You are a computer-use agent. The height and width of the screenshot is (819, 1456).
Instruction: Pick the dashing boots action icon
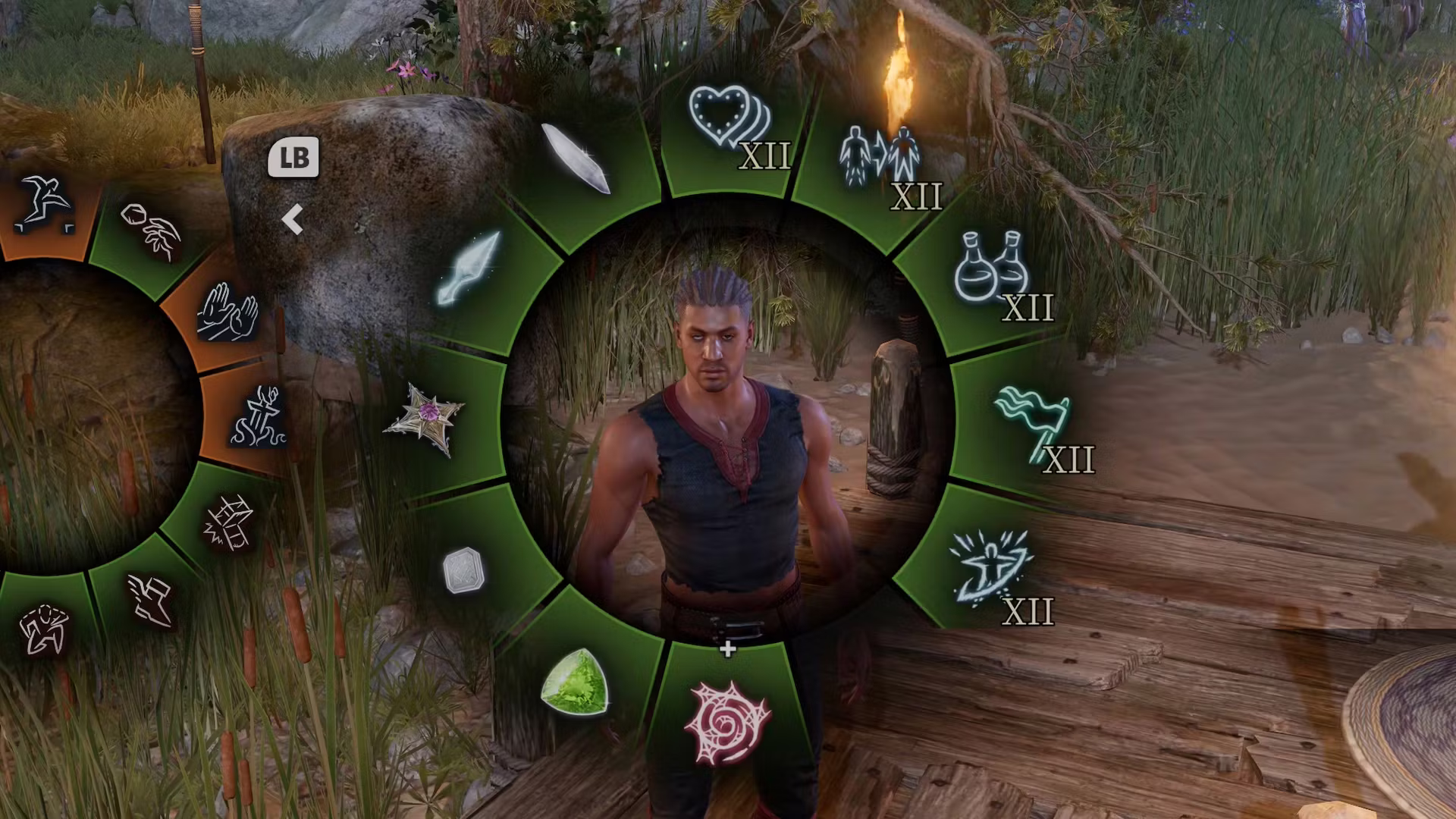click(x=152, y=599)
